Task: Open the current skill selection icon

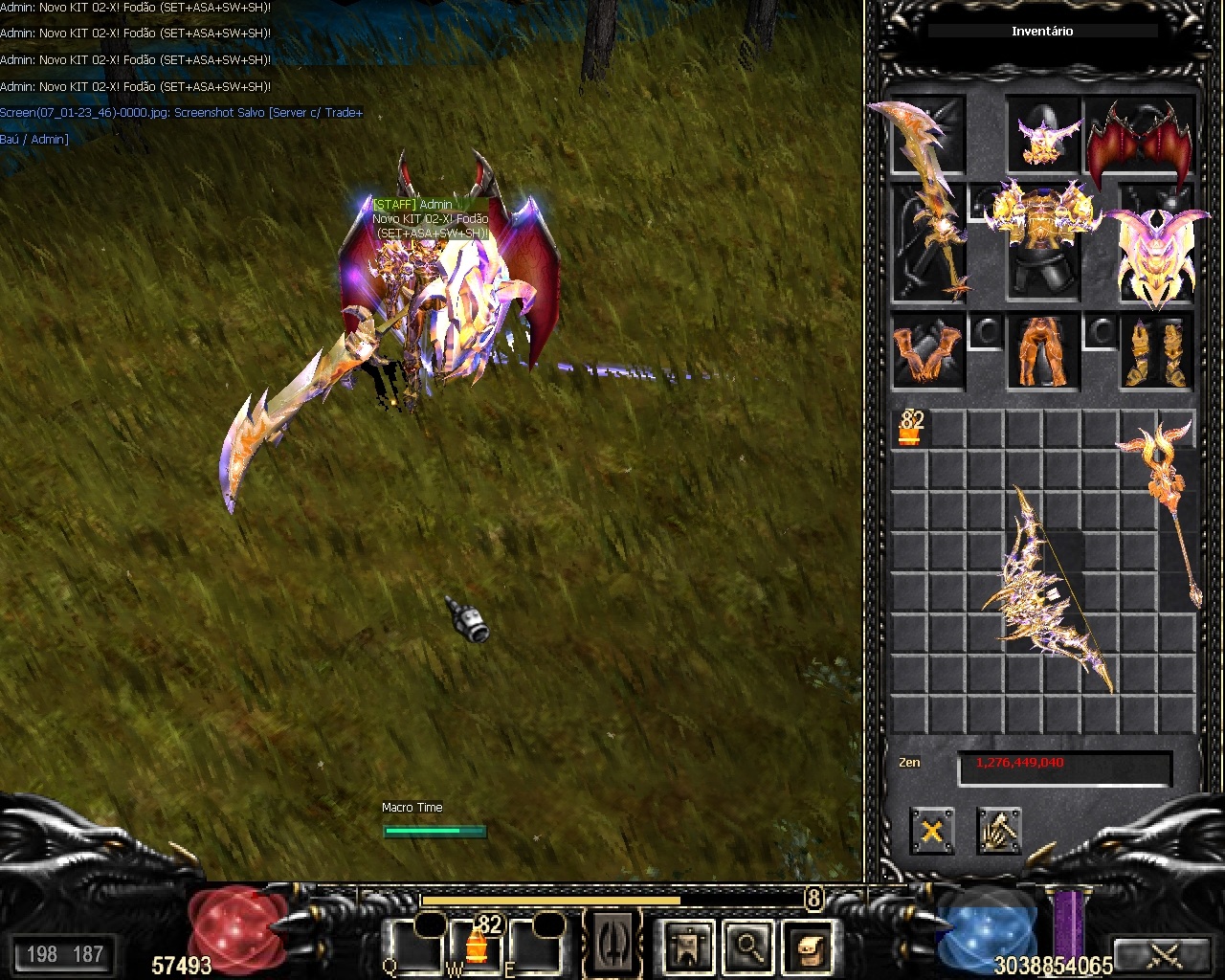Action: point(612,945)
